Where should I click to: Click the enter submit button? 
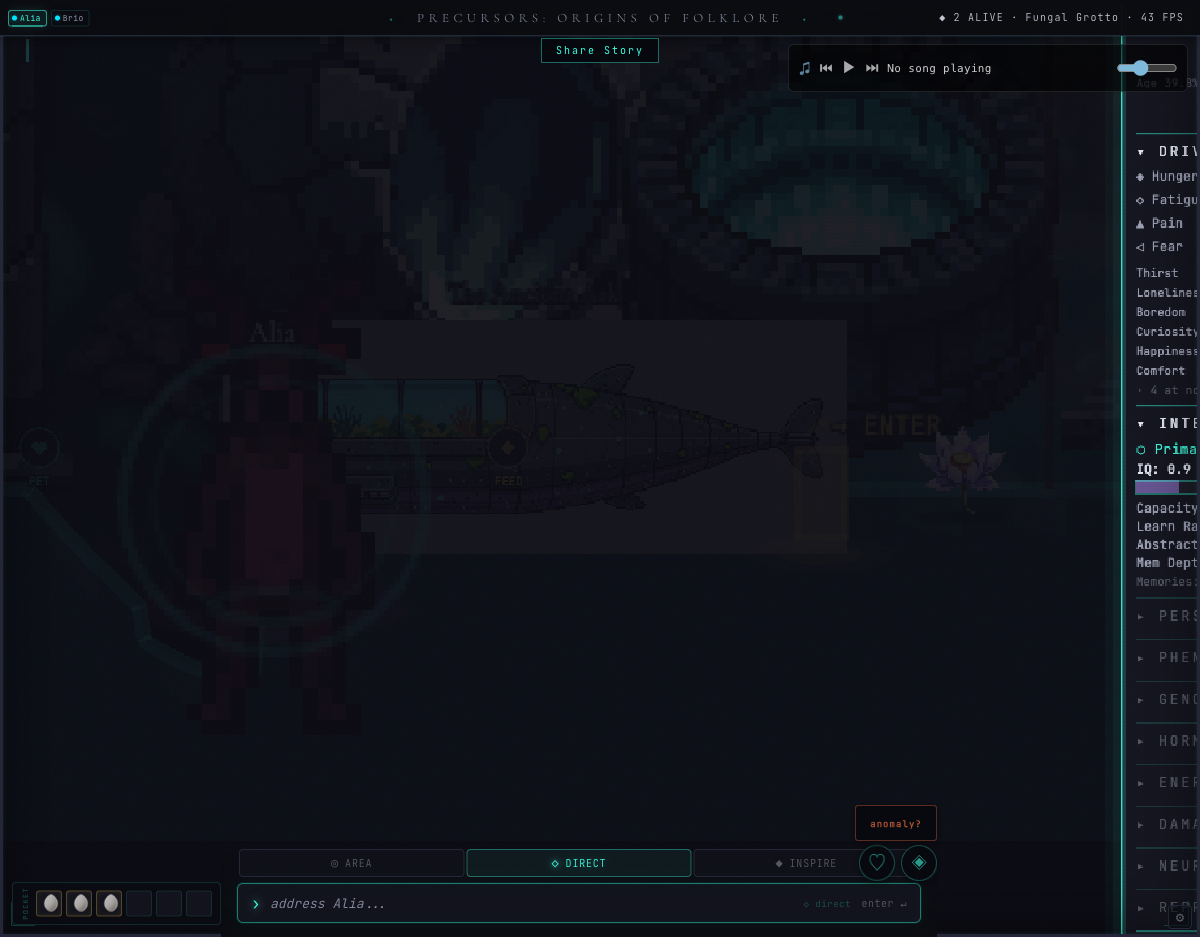coord(884,904)
